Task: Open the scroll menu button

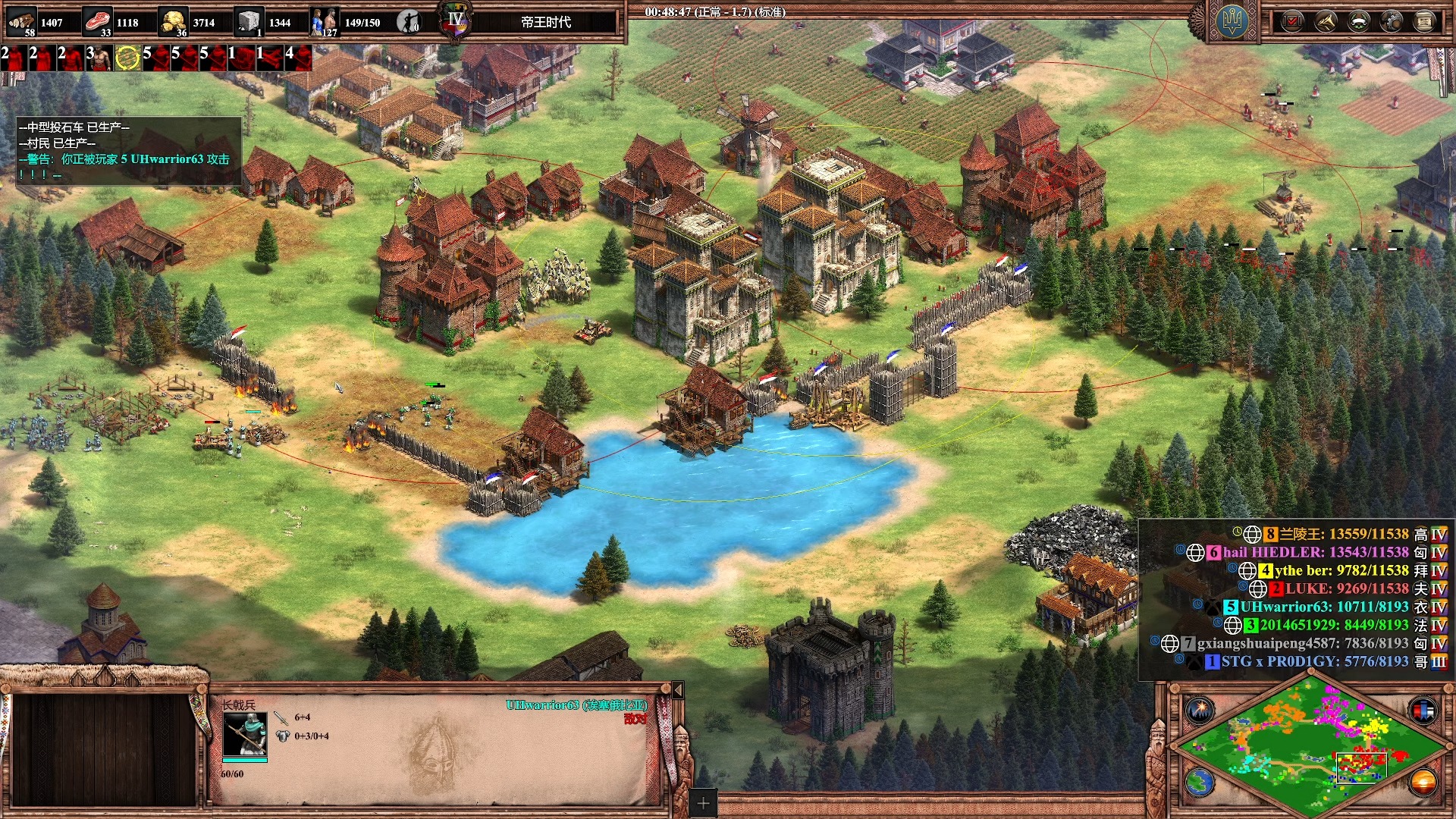Action: click(x=1424, y=21)
